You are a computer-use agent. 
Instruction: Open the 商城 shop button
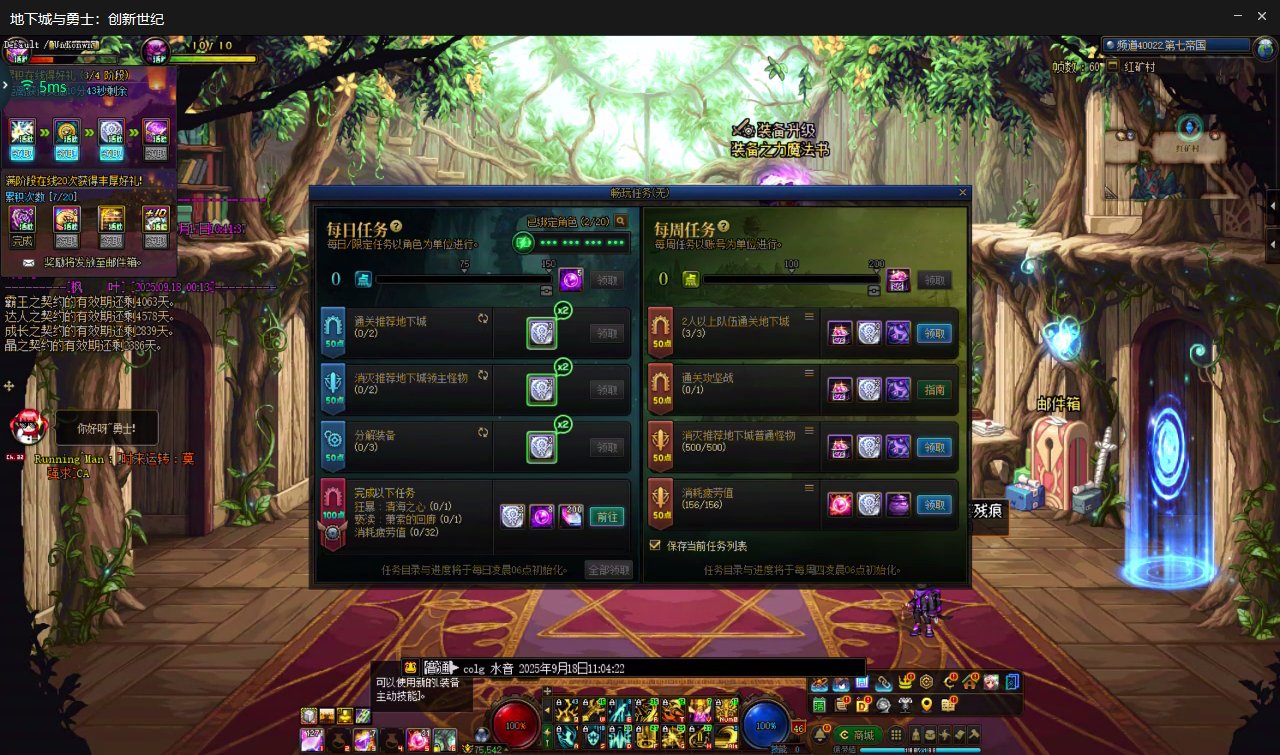tap(857, 735)
